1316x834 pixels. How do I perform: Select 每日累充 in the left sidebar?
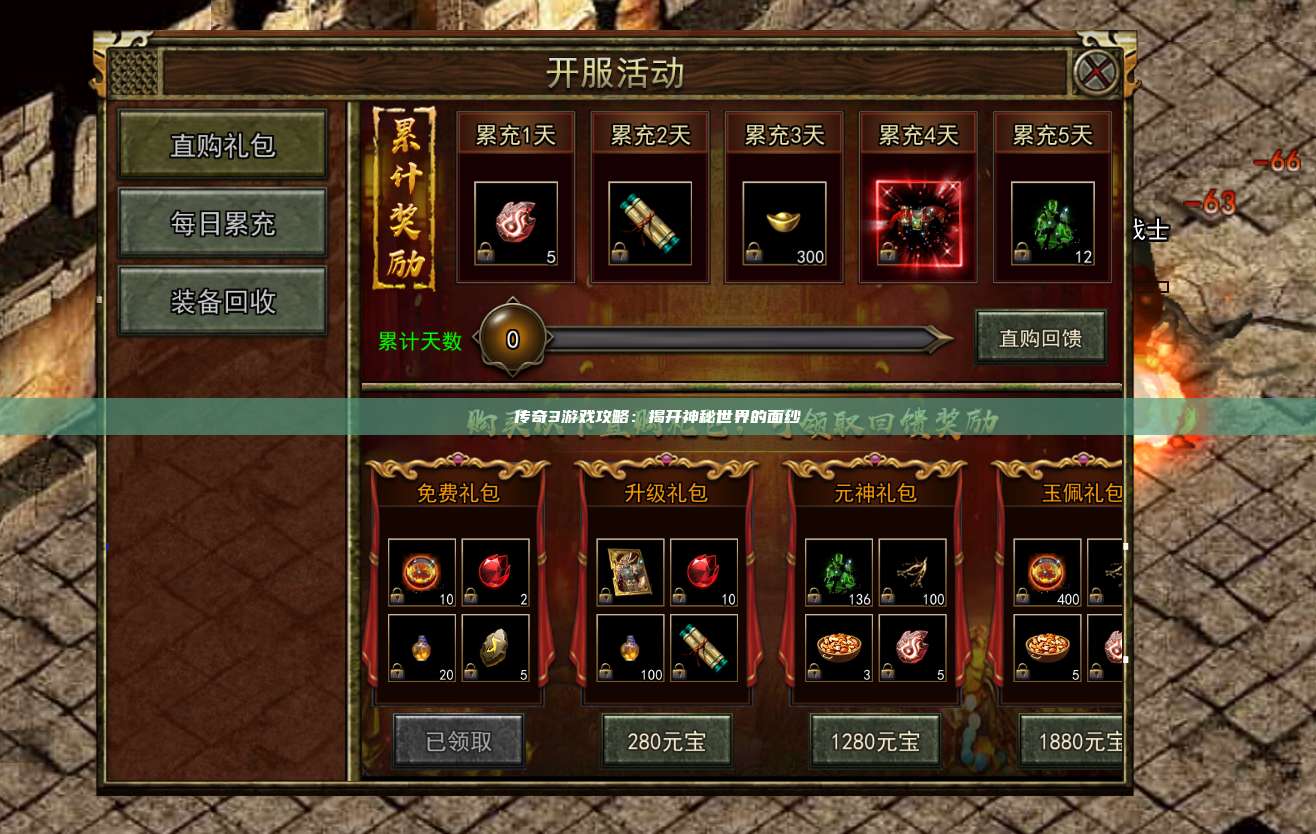coord(222,223)
